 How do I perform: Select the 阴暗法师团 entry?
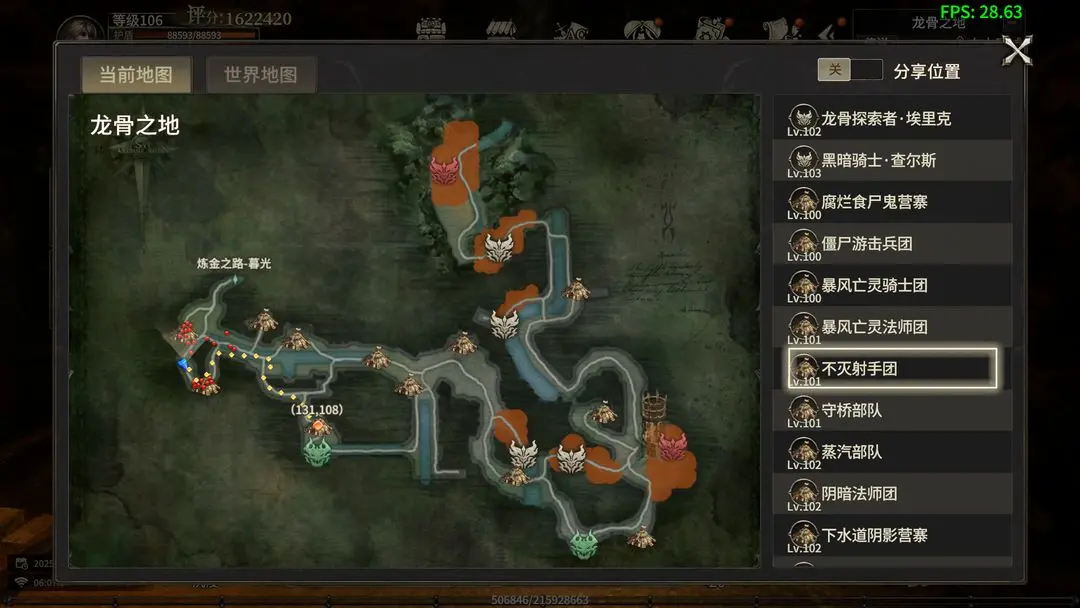[x=892, y=494]
